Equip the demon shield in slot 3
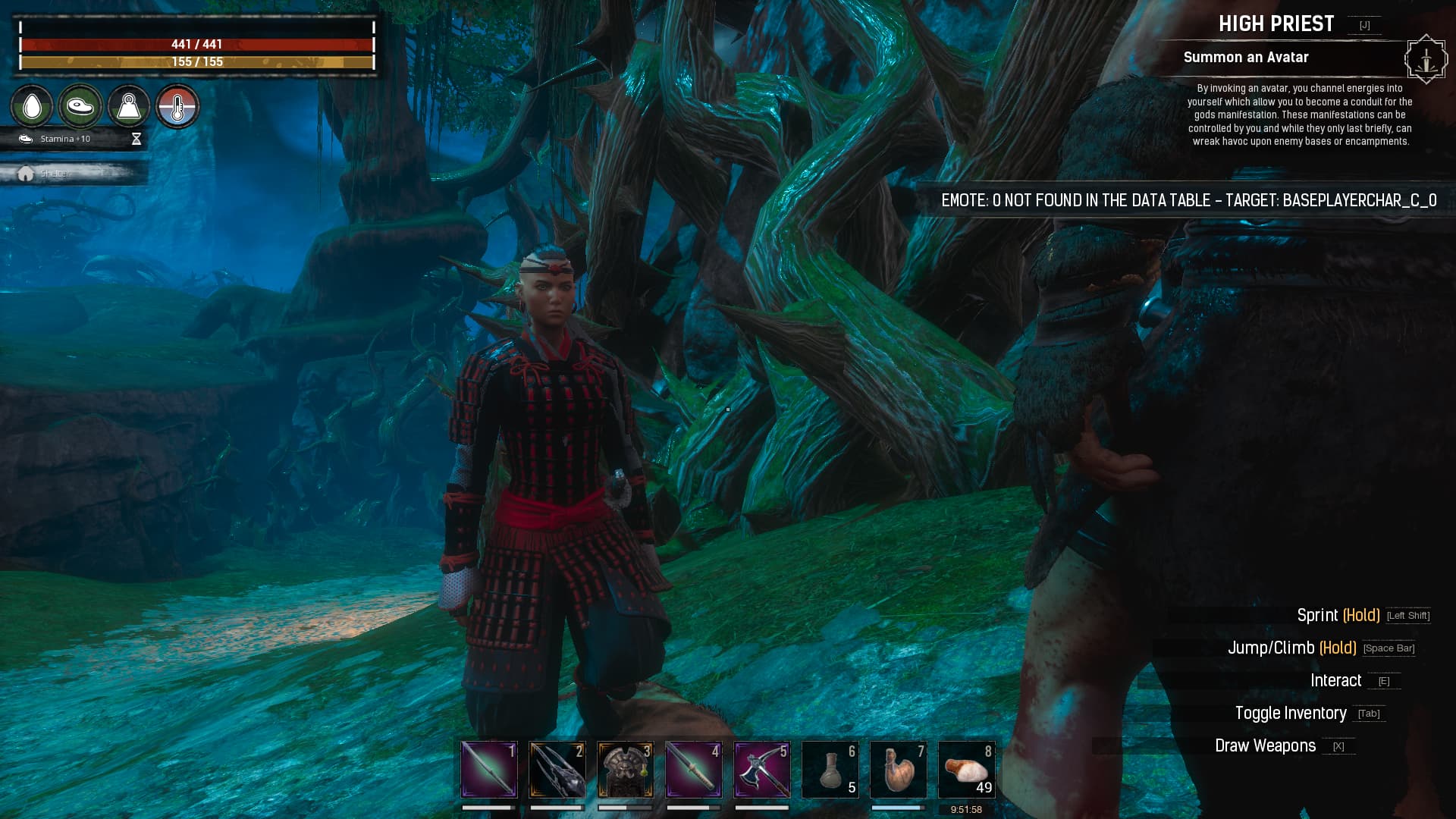Screen dimensions: 1456x819 (625, 770)
